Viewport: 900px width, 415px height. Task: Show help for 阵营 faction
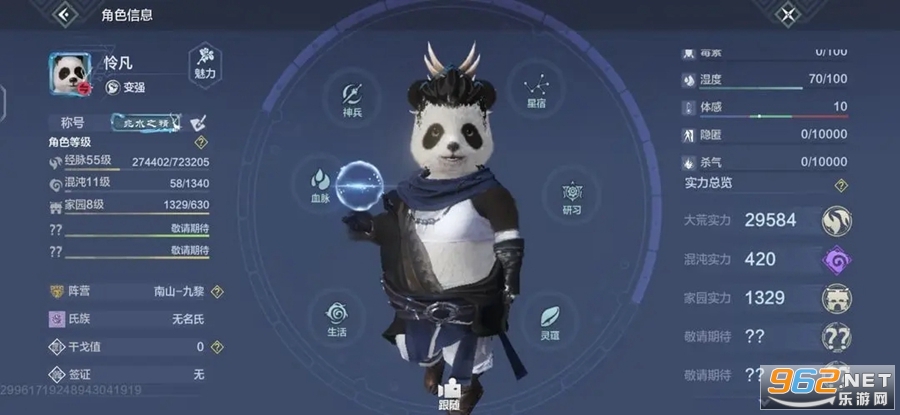(217, 291)
